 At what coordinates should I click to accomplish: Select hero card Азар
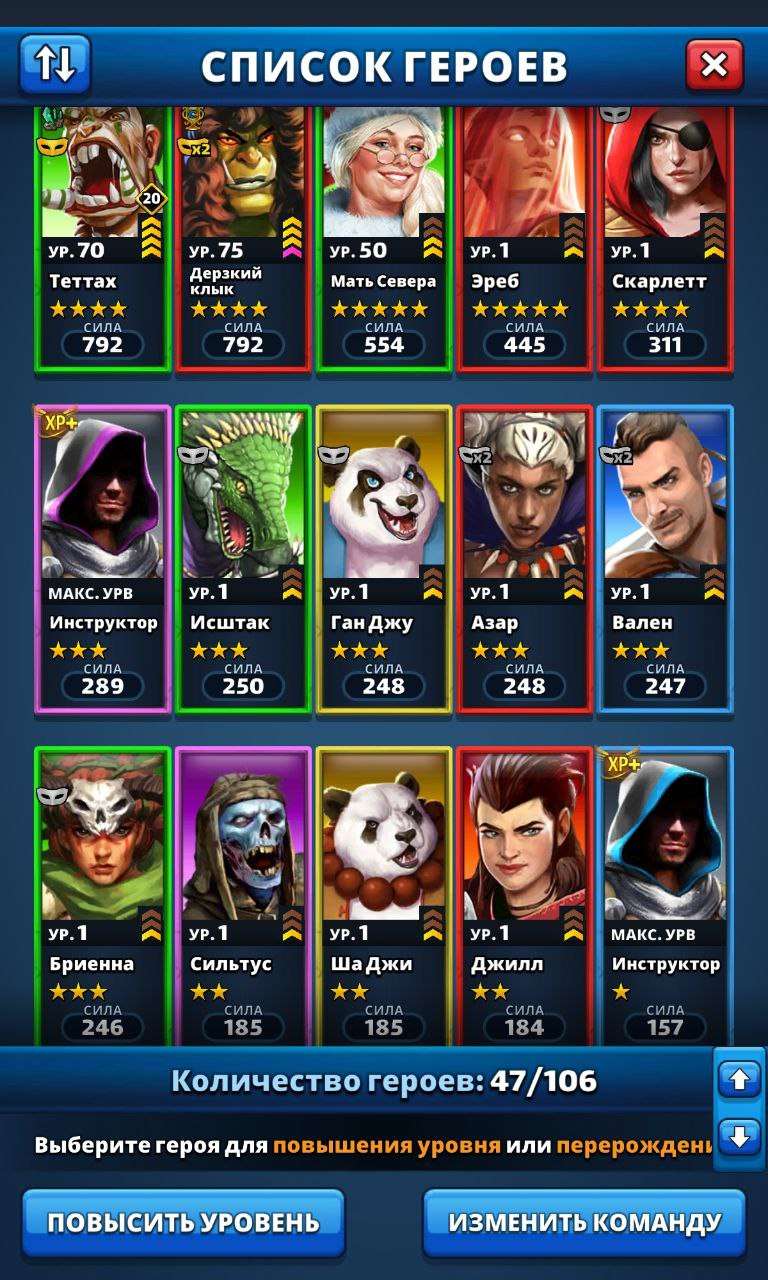525,558
